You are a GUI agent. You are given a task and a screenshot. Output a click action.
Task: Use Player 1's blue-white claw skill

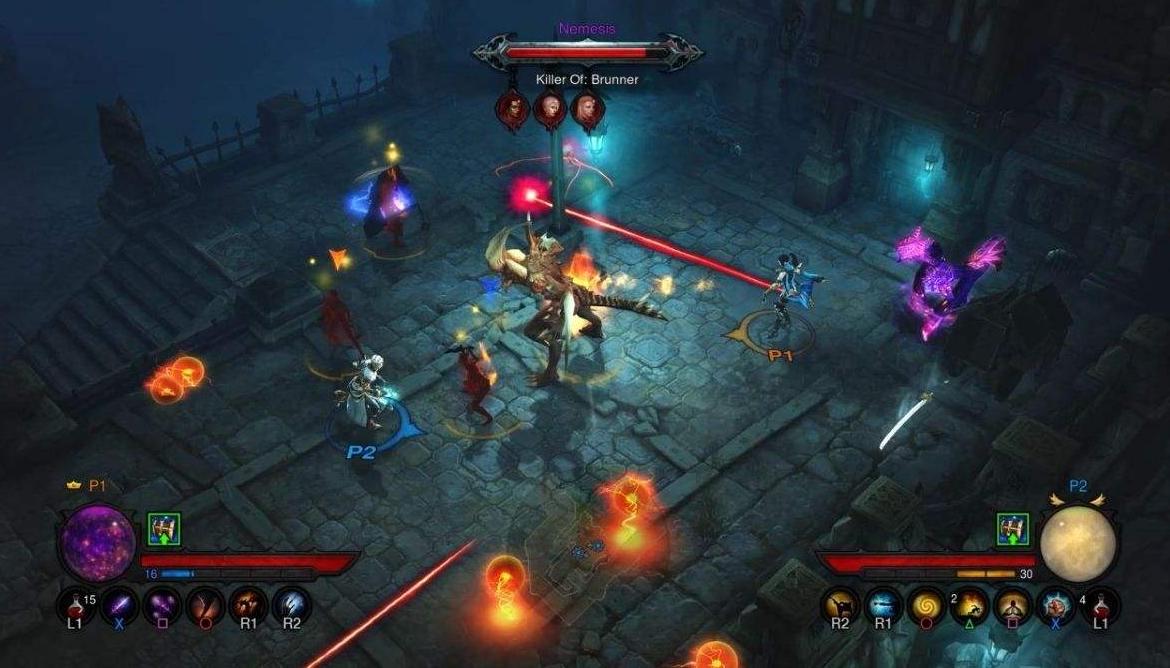click(x=291, y=605)
